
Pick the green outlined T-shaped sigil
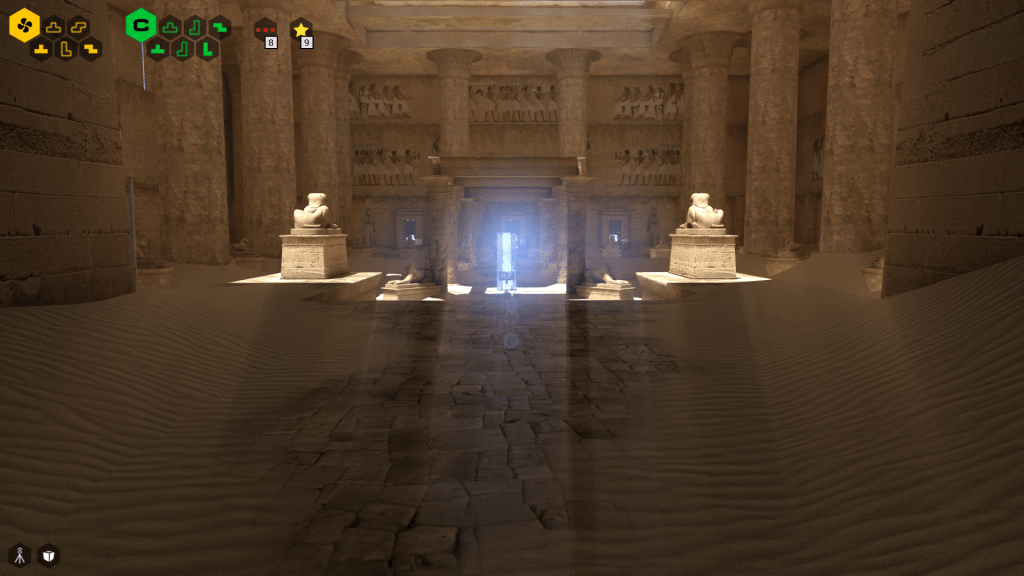(171, 27)
